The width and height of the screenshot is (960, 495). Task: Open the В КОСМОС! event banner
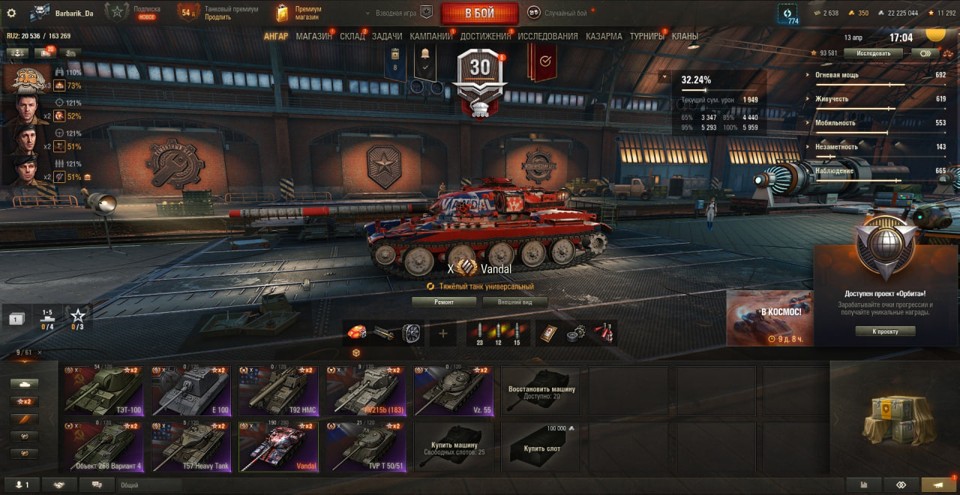pyautogui.click(x=769, y=318)
